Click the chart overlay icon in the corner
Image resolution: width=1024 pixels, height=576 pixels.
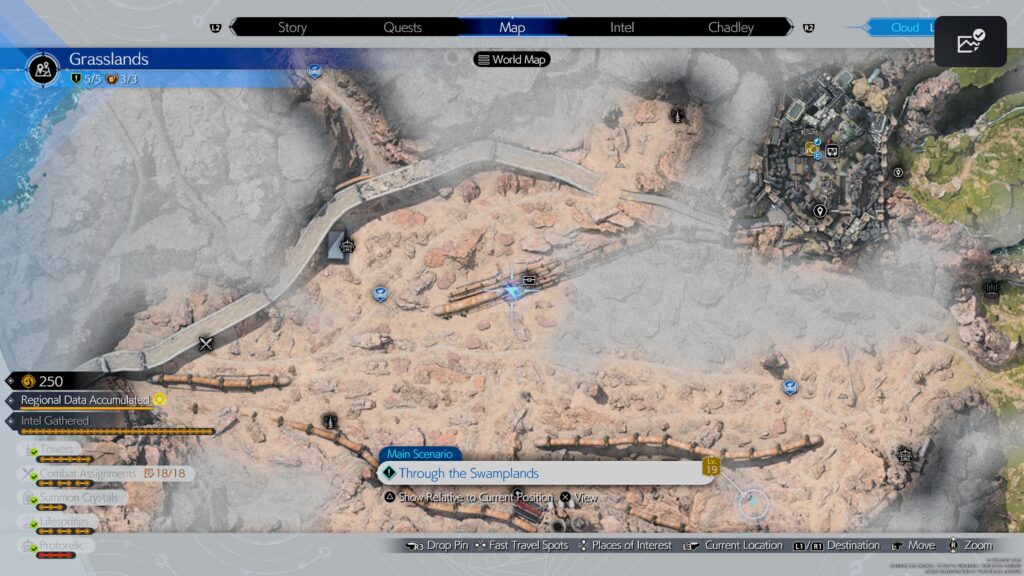click(x=970, y=43)
